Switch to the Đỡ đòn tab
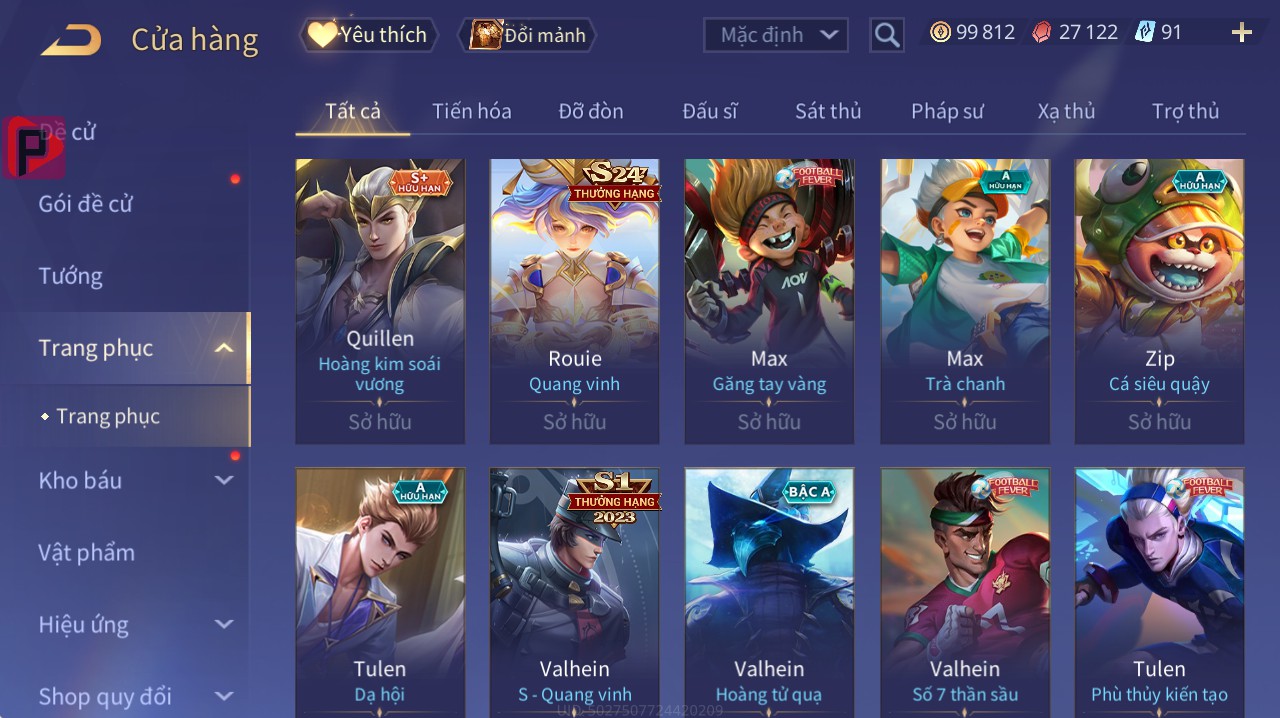The image size is (1280, 718). coord(591,111)
